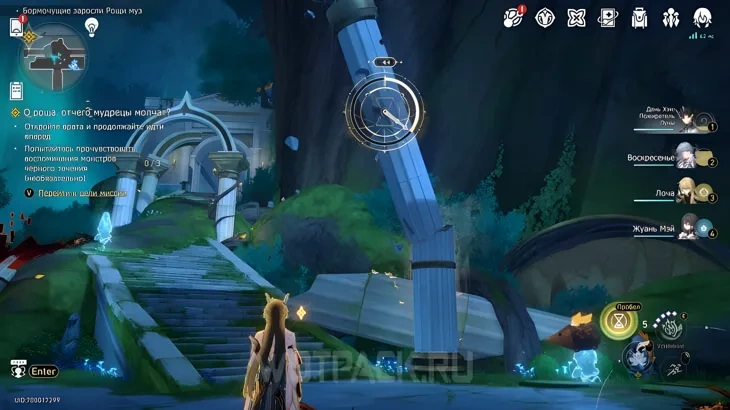This screenshot has height=410, width=730.
Task: Open the team characters menu
Action: coord(670,17)
